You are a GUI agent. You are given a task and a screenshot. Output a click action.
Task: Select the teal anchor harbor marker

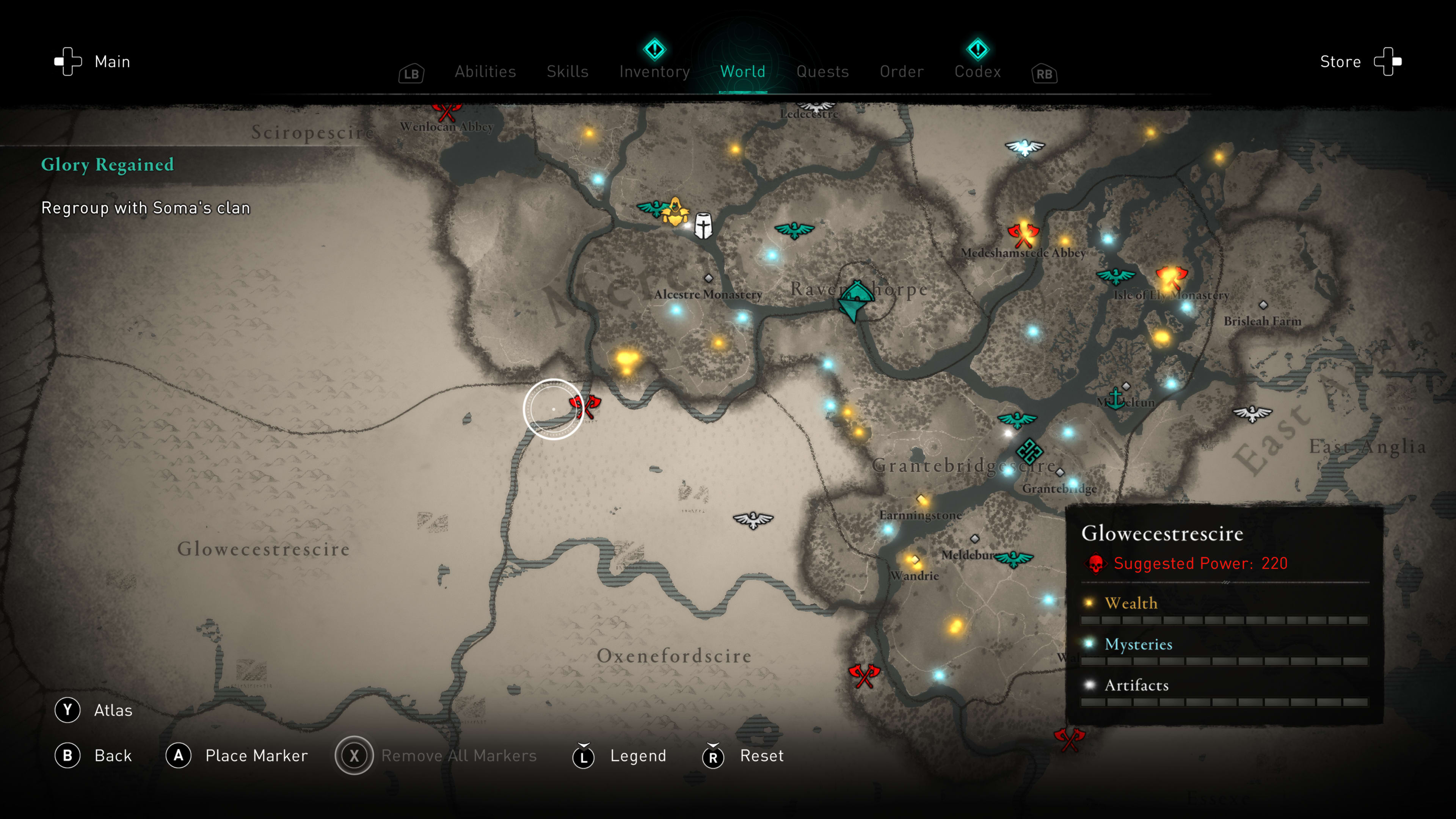pyautogui.click(x=1115, y=399)
